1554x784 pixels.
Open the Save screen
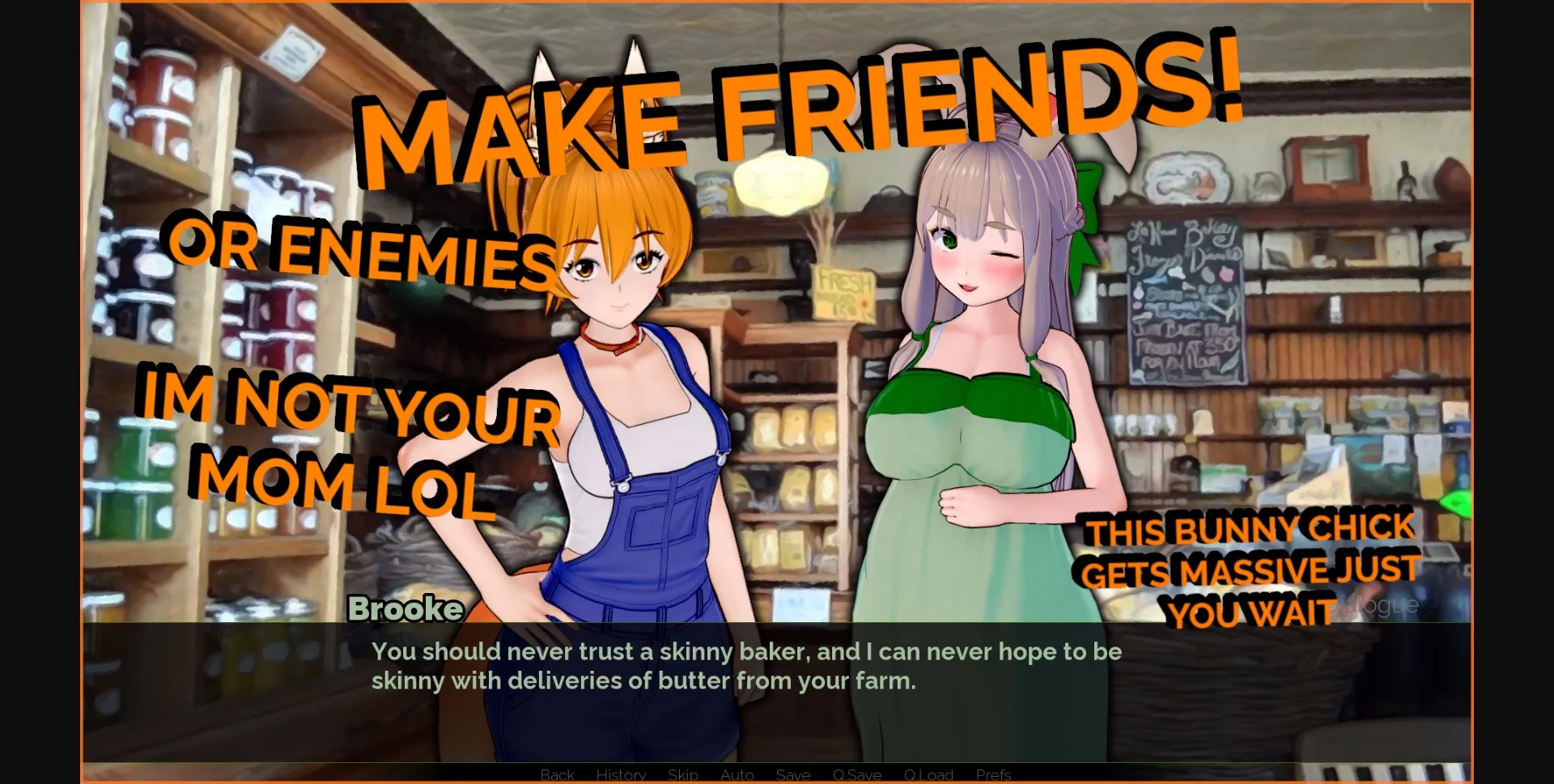(793, 774)
